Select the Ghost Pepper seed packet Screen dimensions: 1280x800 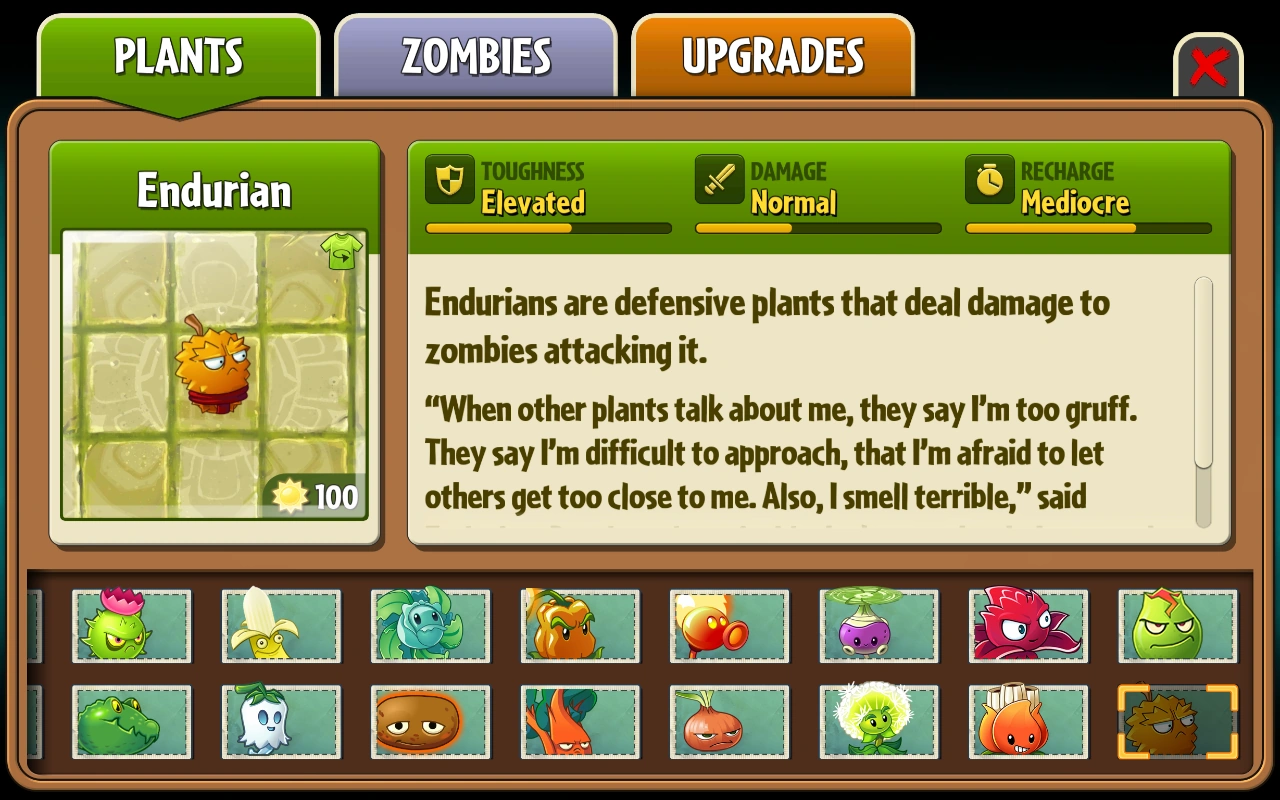point(281,722)
